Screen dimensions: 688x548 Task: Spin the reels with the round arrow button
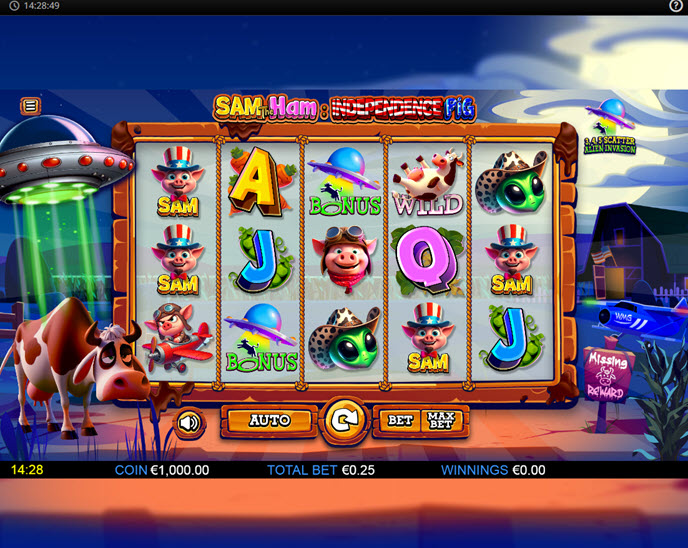(x=343, y=422)
